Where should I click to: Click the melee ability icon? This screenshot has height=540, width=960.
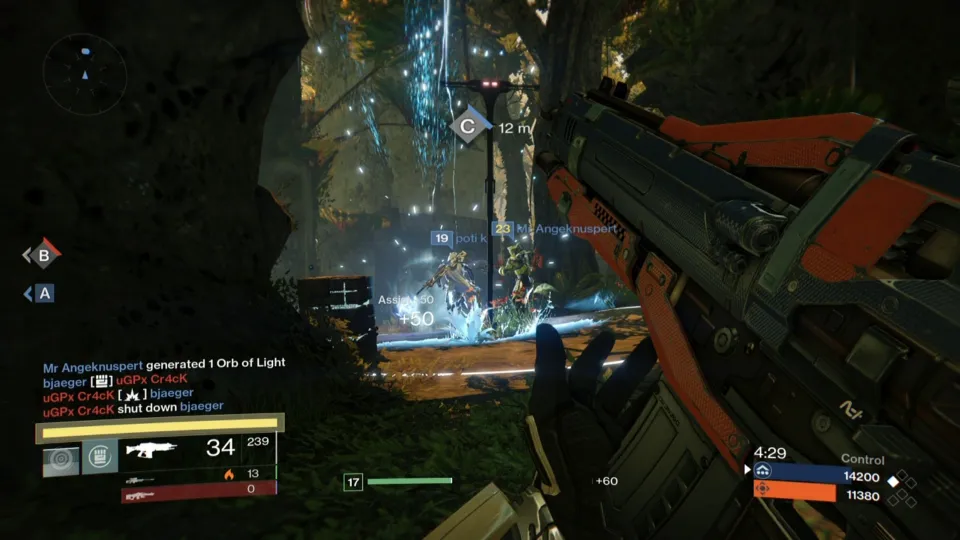tap(99, 459)
